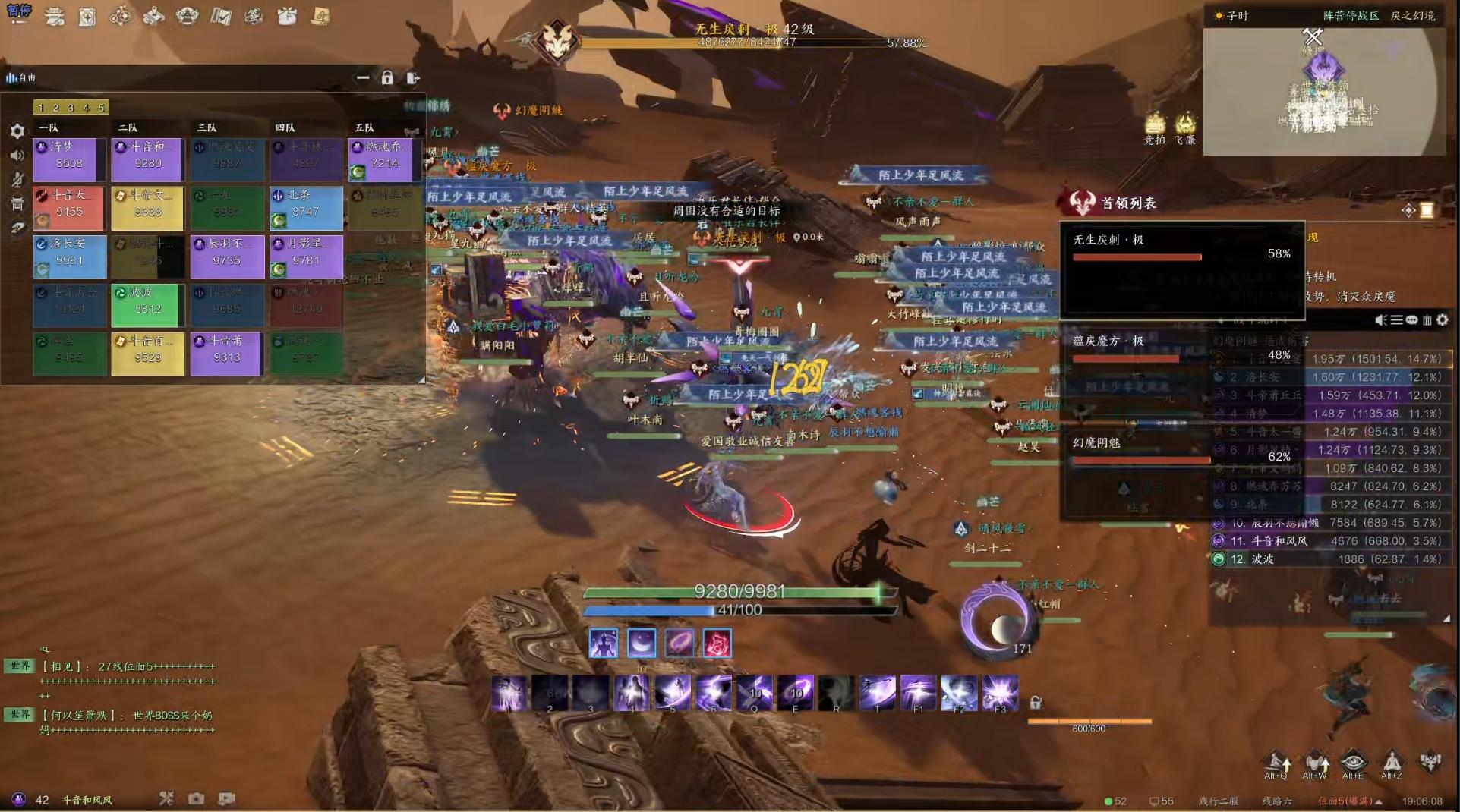1460x812 pixels.
Task: Click the damage meter trash icon
Action: [1427, 320]
